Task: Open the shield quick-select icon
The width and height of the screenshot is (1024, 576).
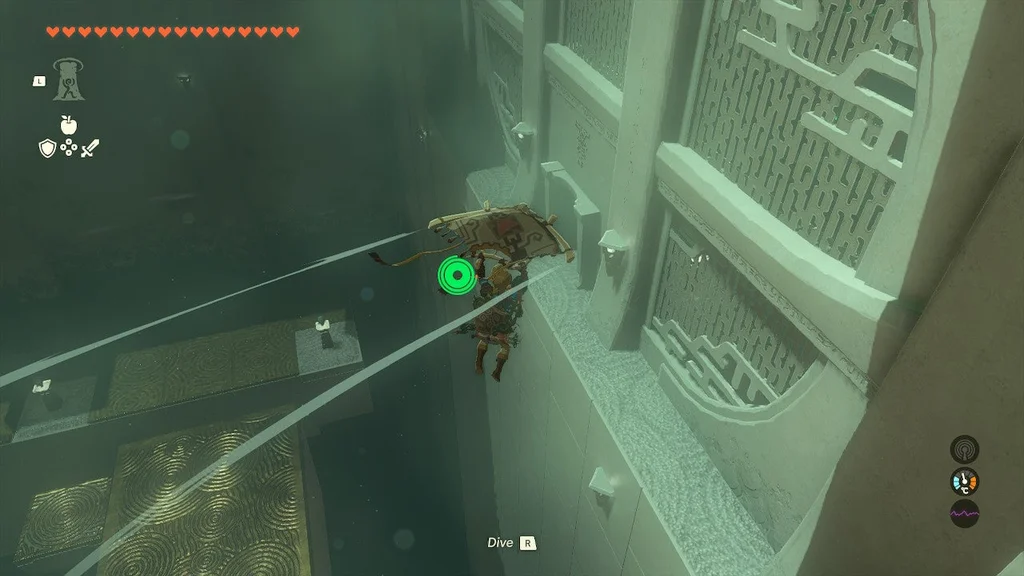Action: [x=46, y=148]
